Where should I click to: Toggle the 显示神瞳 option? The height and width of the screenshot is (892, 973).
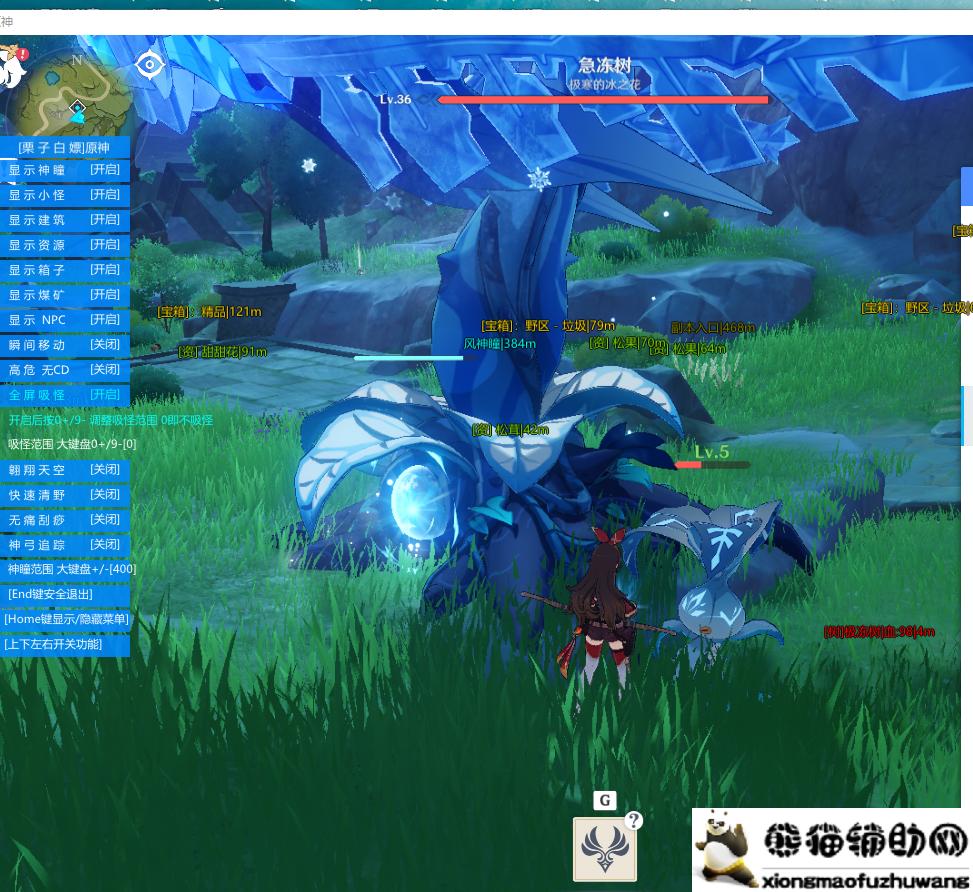(65, 170)
